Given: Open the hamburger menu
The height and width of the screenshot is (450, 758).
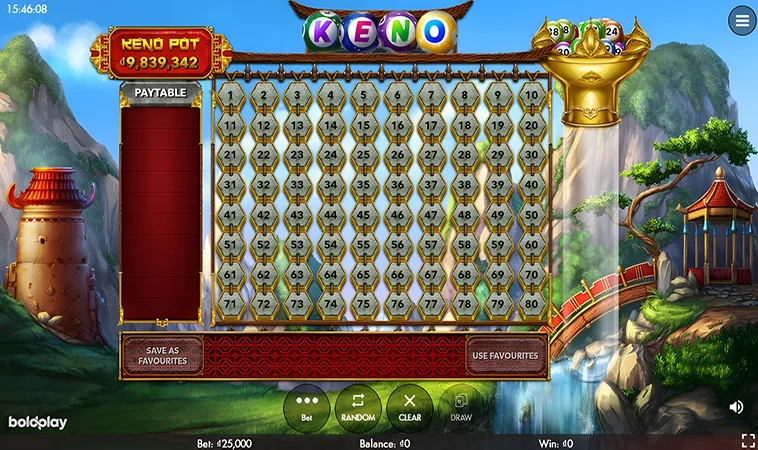Looking at the screenshot, I should 742,21.
